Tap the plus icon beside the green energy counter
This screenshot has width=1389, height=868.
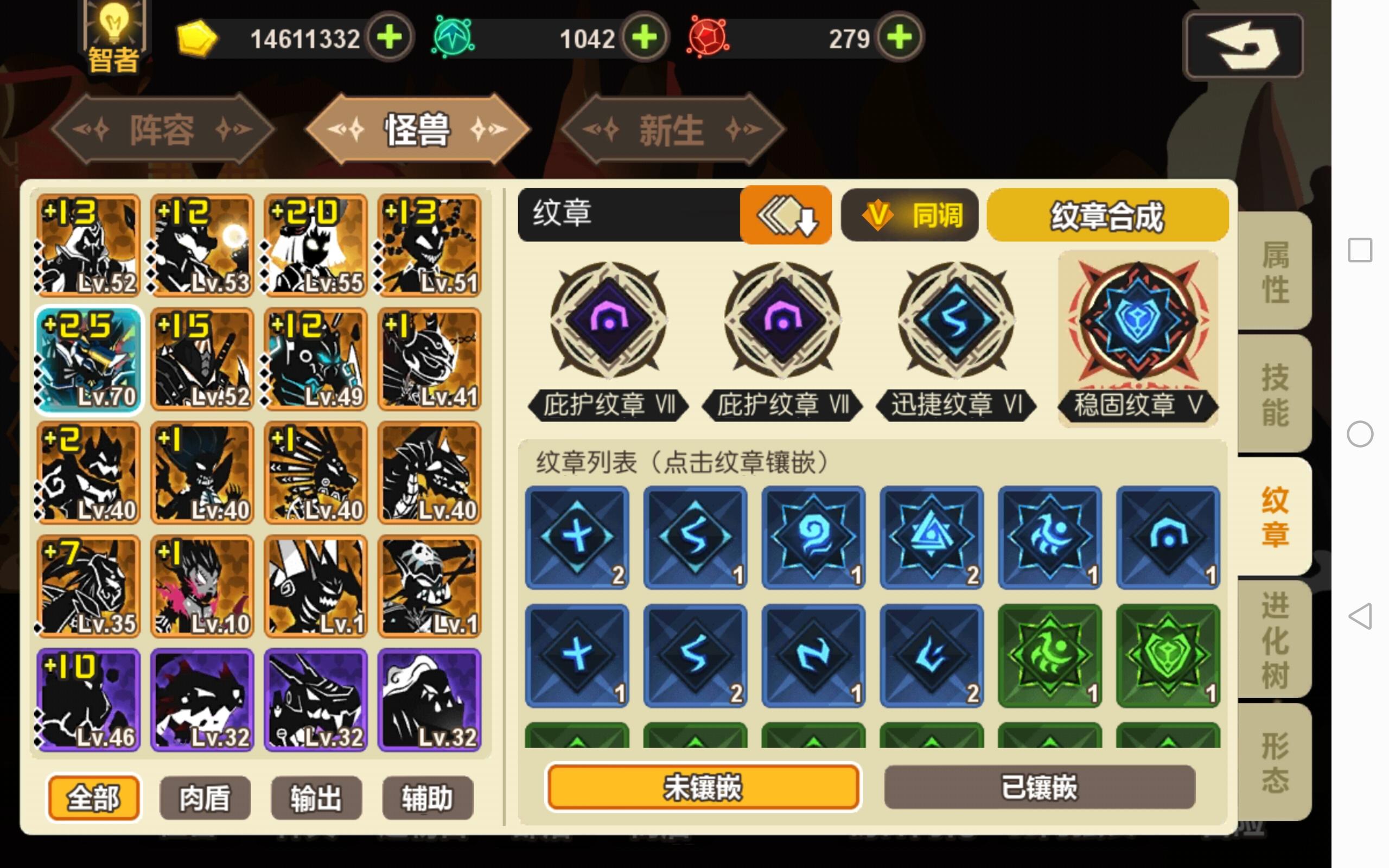tap(645, 39)
